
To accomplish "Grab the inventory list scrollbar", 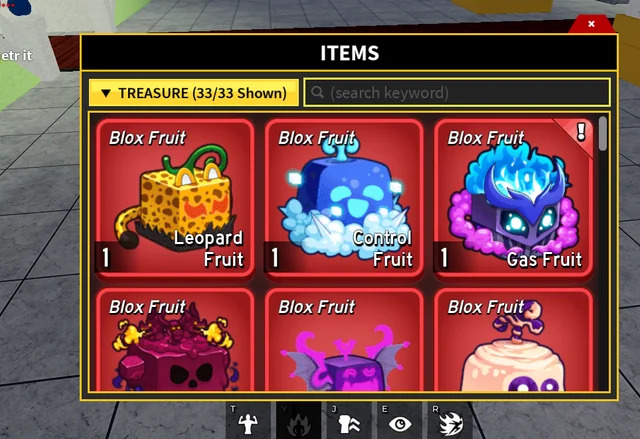I will [x=603, y=134].
